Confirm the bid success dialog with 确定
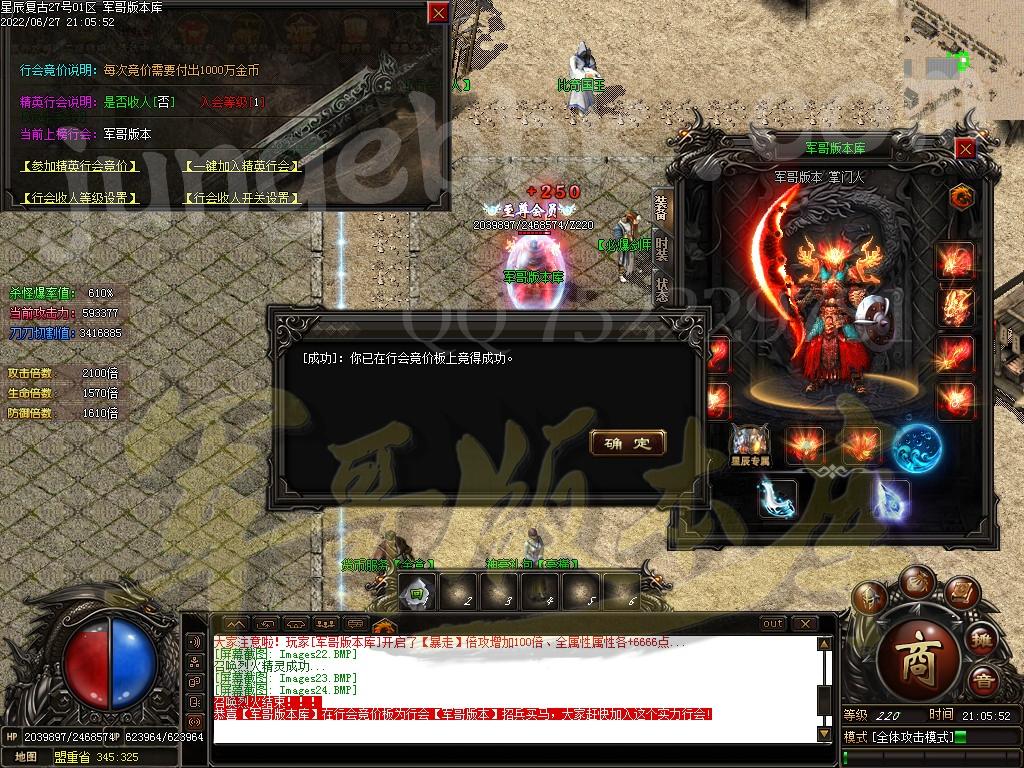Viewport: 1024px width, 768px height. 628,443
